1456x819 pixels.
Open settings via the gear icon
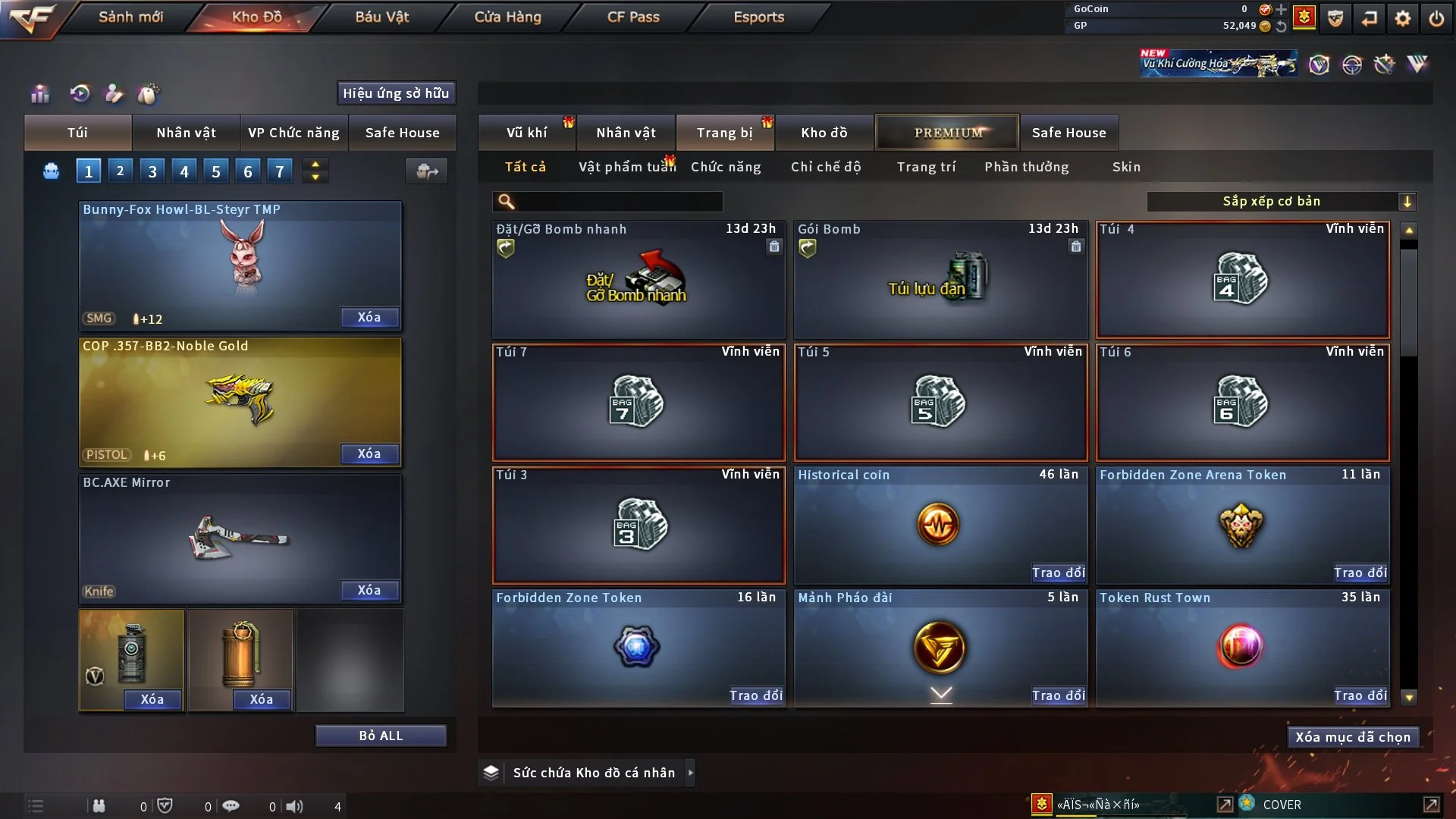(x=1403, y=18)
